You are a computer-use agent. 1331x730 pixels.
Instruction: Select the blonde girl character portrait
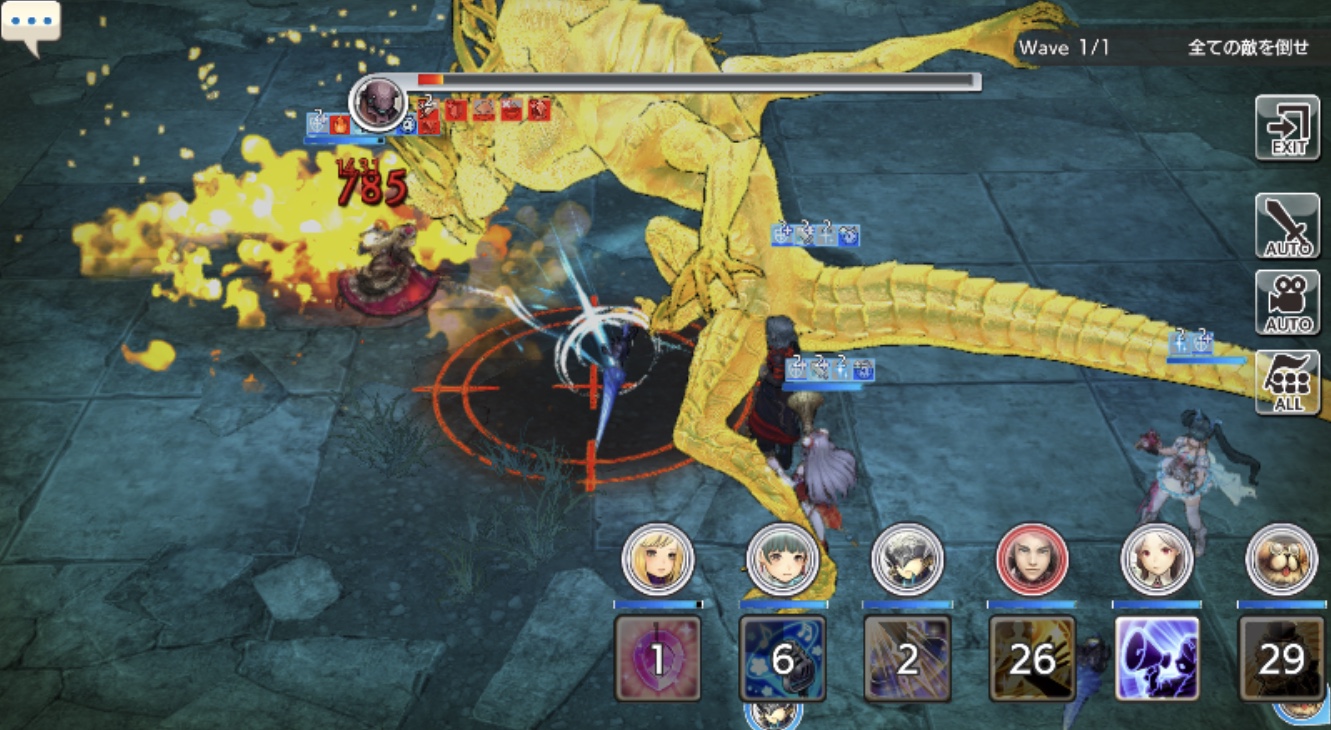point(657,559)
